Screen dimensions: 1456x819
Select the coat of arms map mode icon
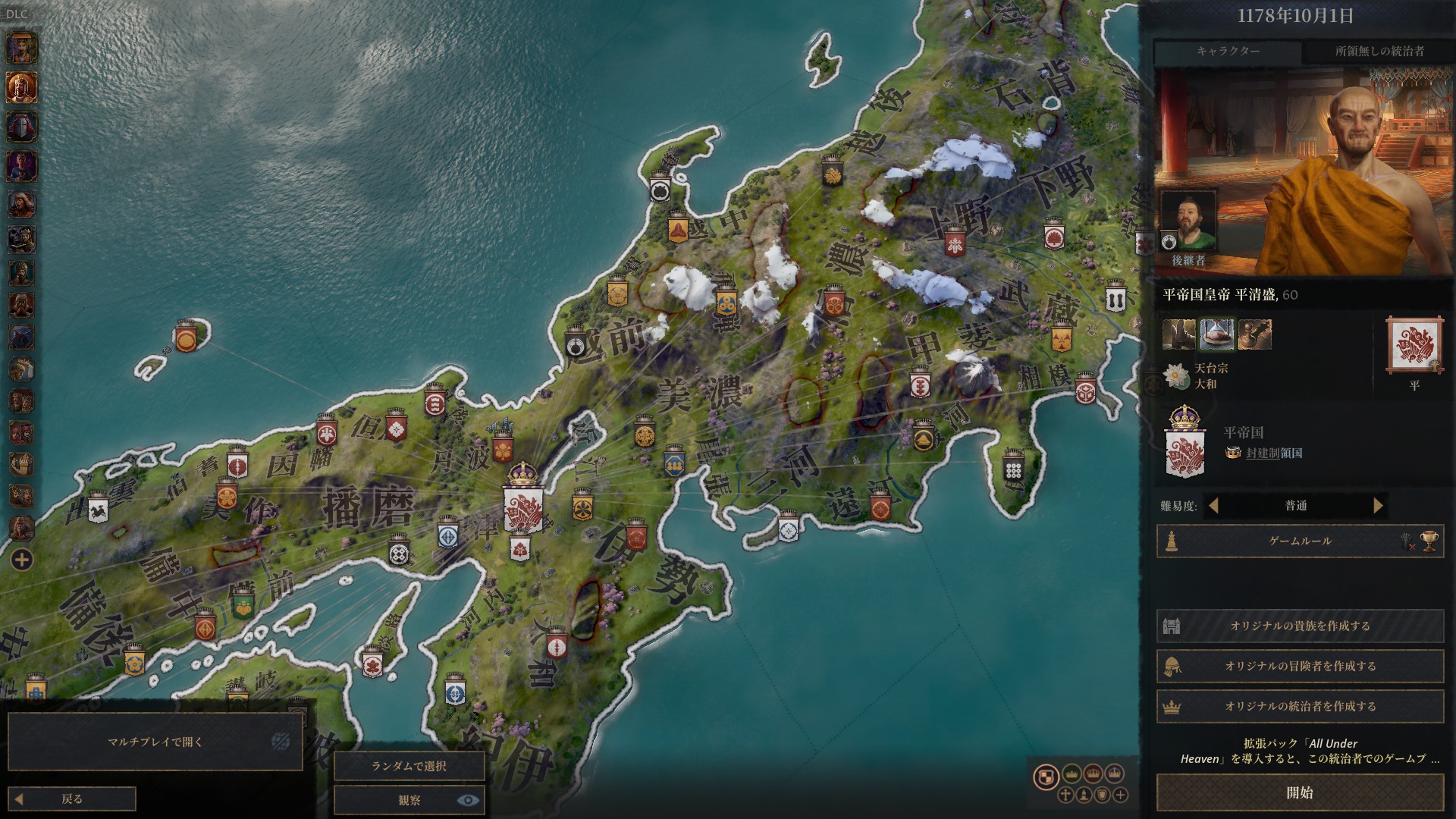point(1045,777)
